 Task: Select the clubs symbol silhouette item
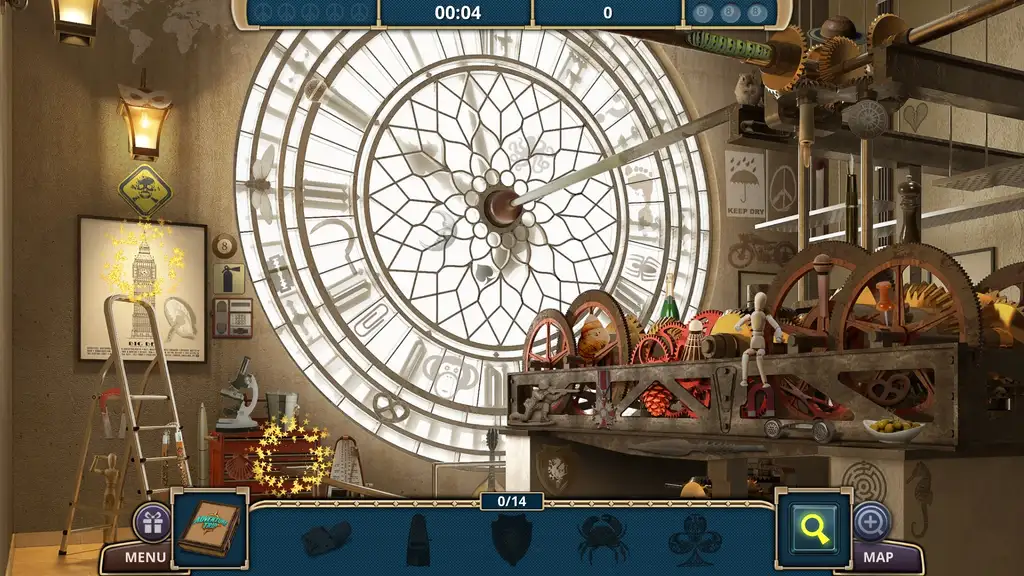694,538
